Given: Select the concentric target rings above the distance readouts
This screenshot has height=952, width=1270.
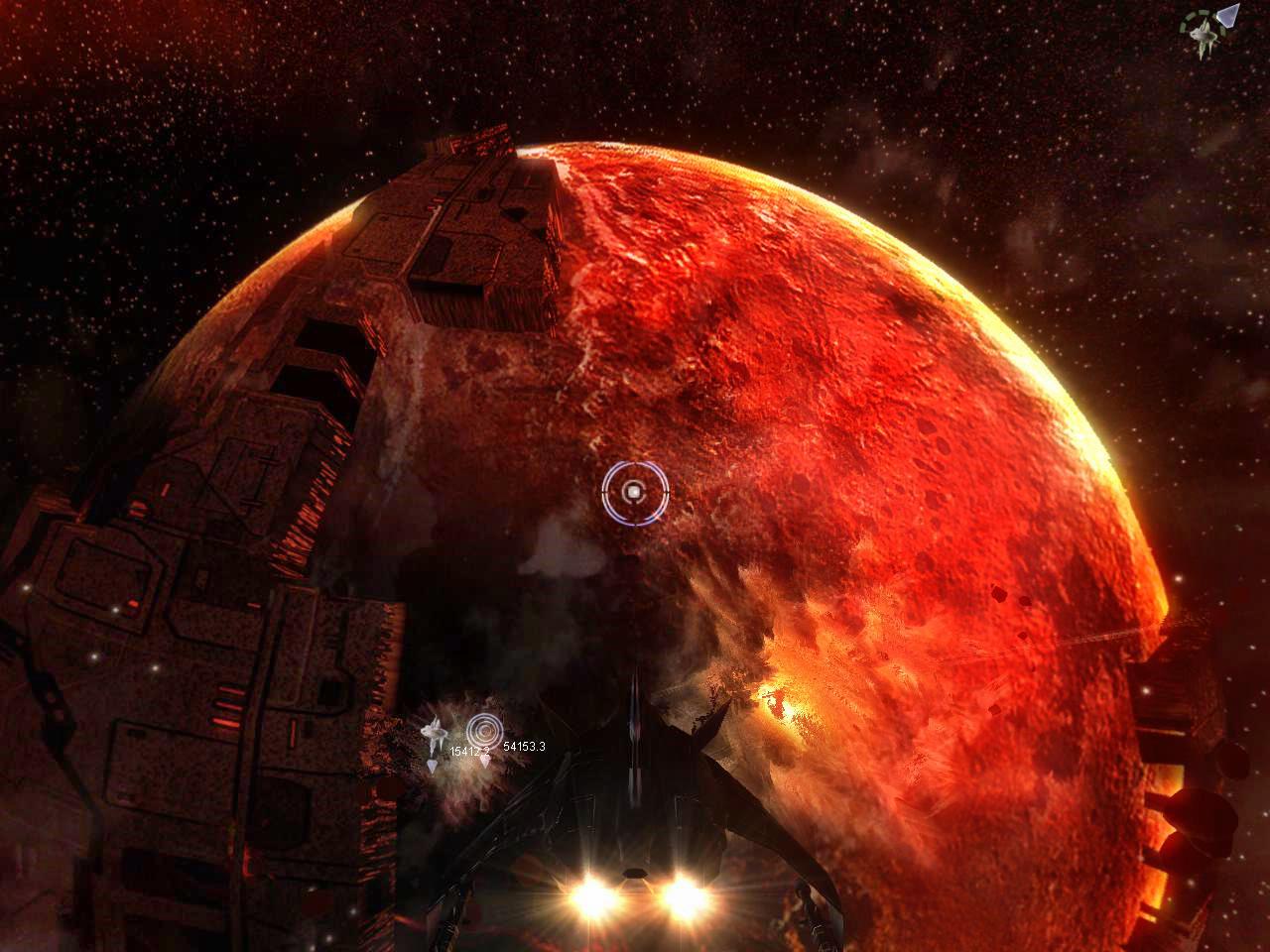Looking at the screenshot, I should 485,730.
